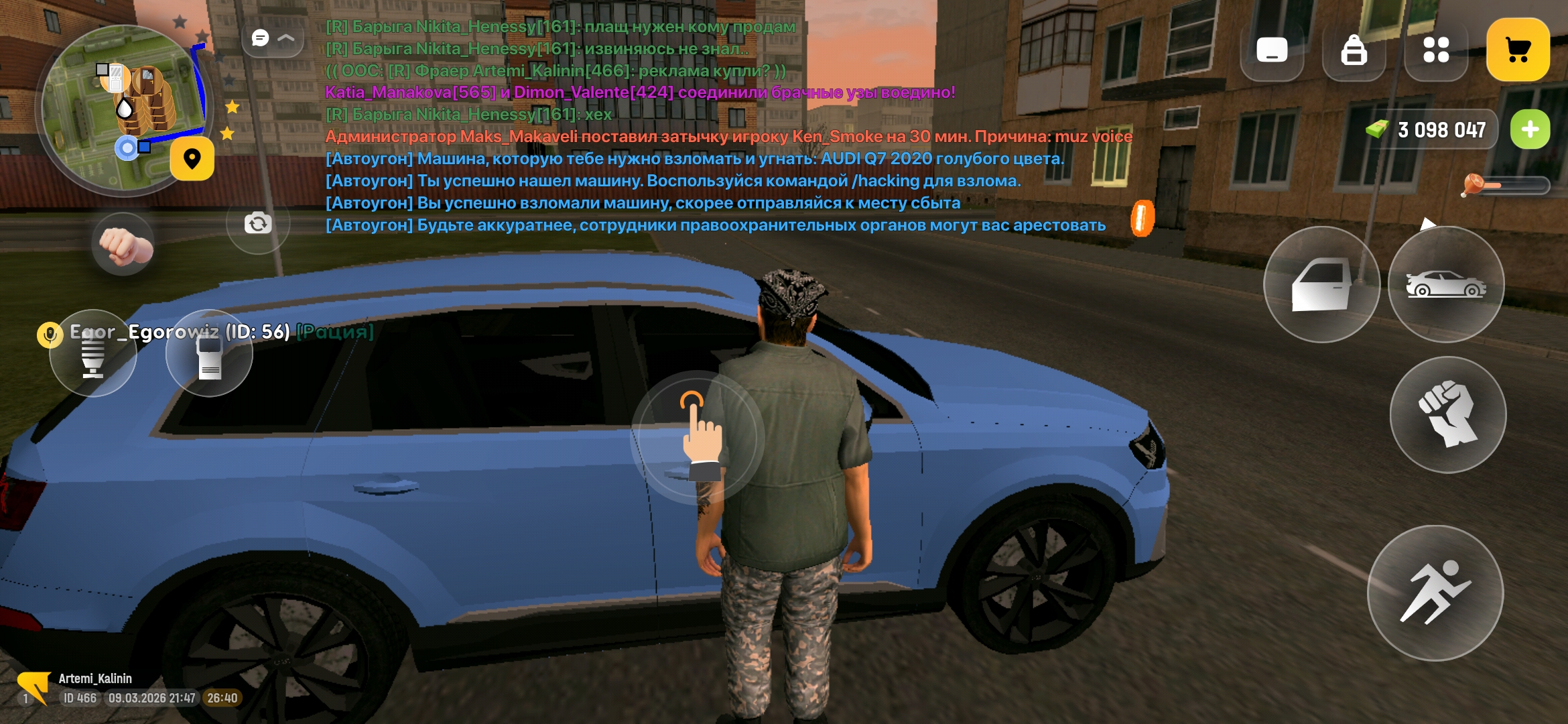The image size is (1568, 724).
Task: Tap the fist punch button on the left
Action: tap(123, 245)
